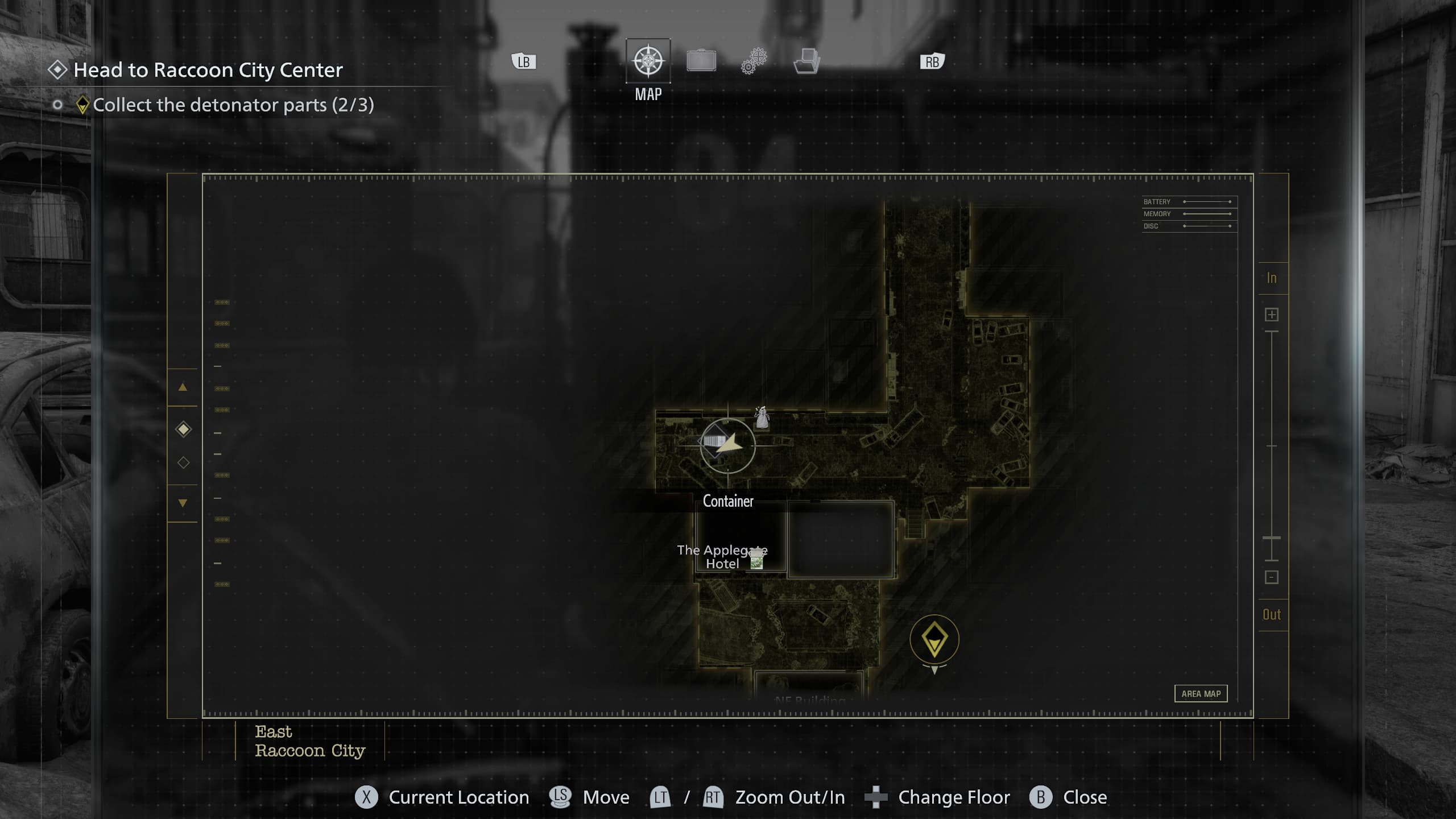Go down a floor with the down arrow
The width and height of the screenshot is (1456, 819).
[183, 503]
